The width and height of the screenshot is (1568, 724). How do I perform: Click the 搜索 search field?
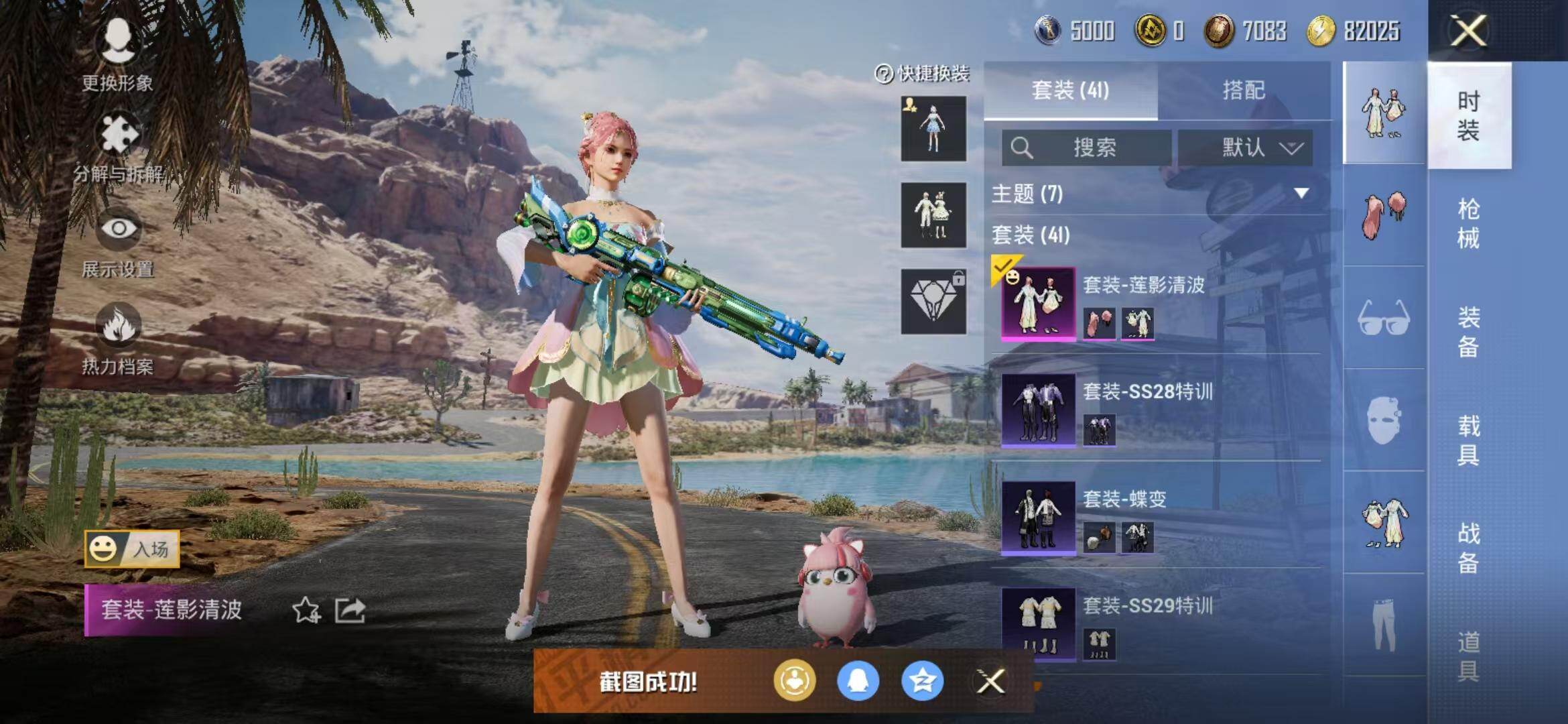point(1087,147)
